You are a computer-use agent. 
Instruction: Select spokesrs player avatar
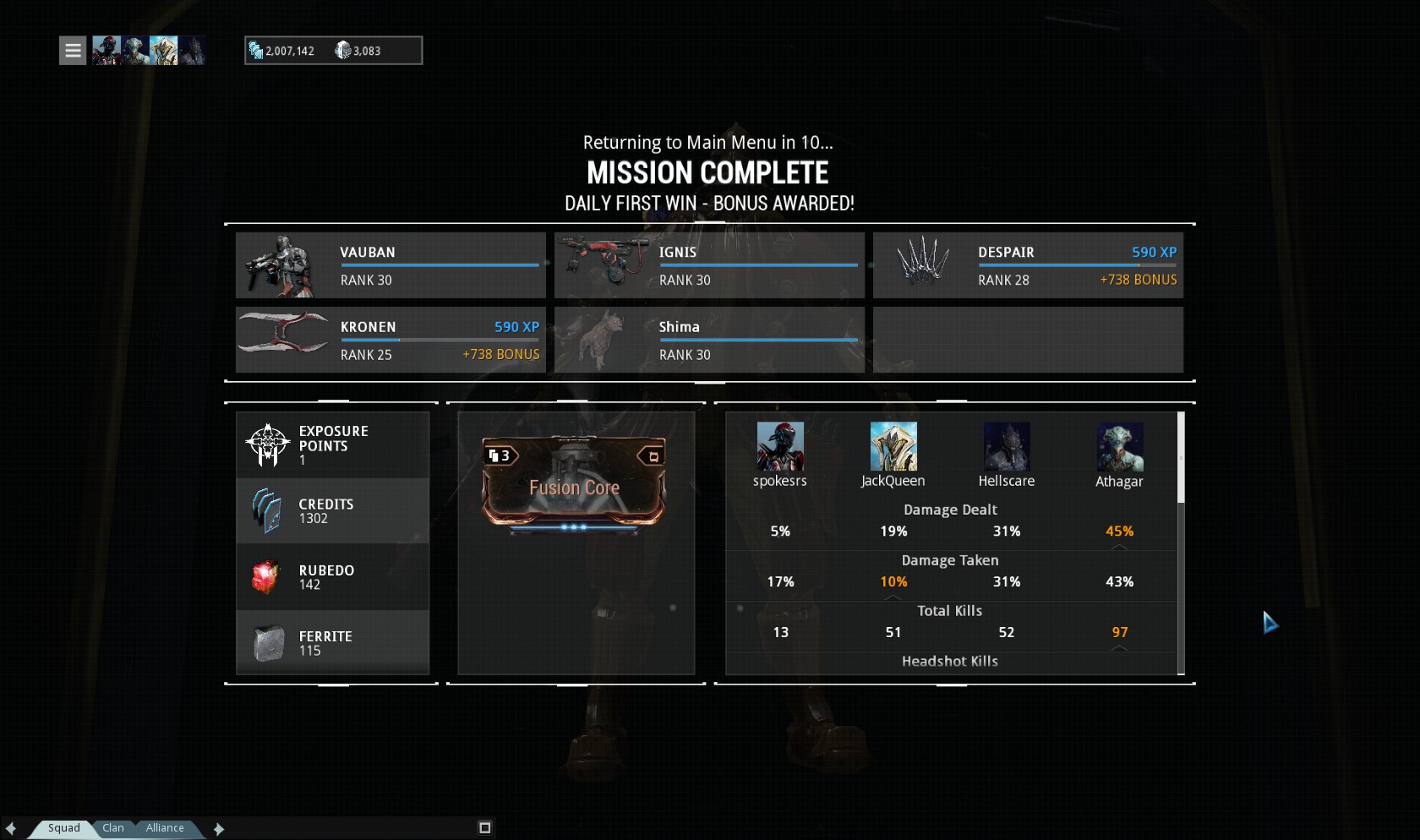(780, 446)
